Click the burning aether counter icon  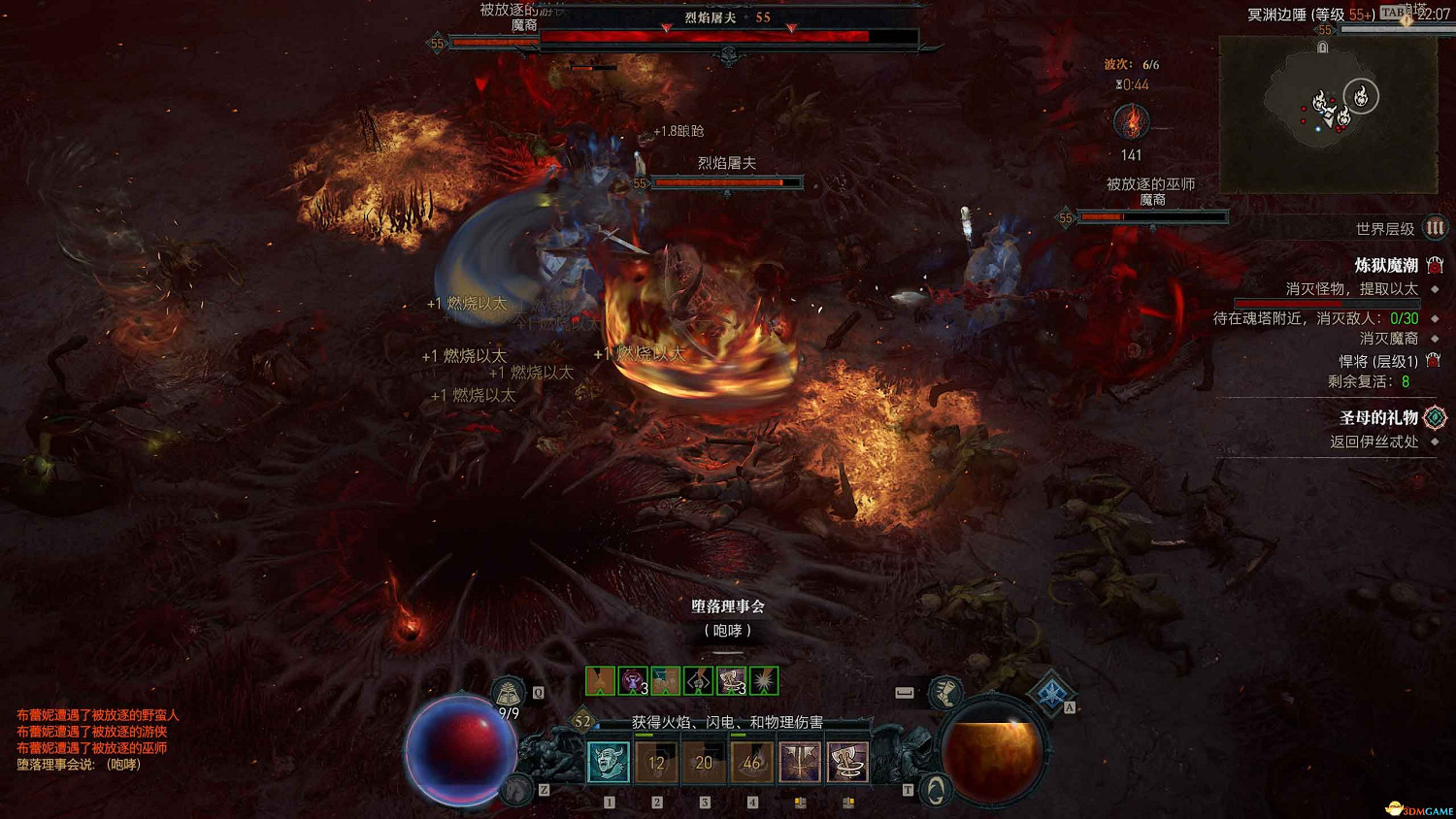click(1131, 122)
